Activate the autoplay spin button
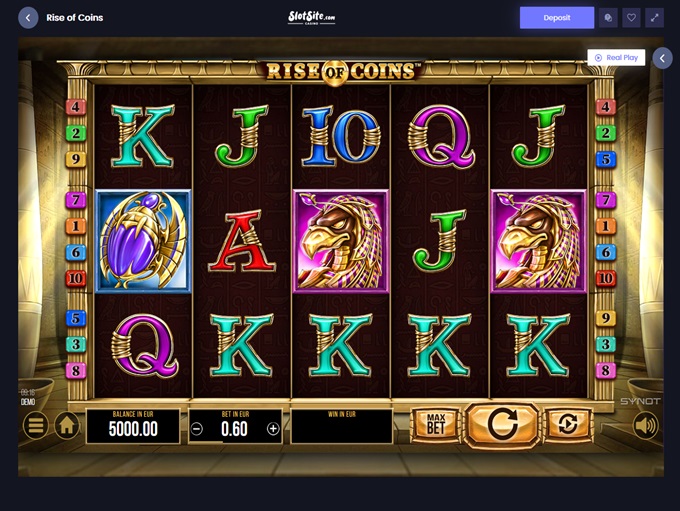Screen dimensions: 680x511 (x=567, y=425)
